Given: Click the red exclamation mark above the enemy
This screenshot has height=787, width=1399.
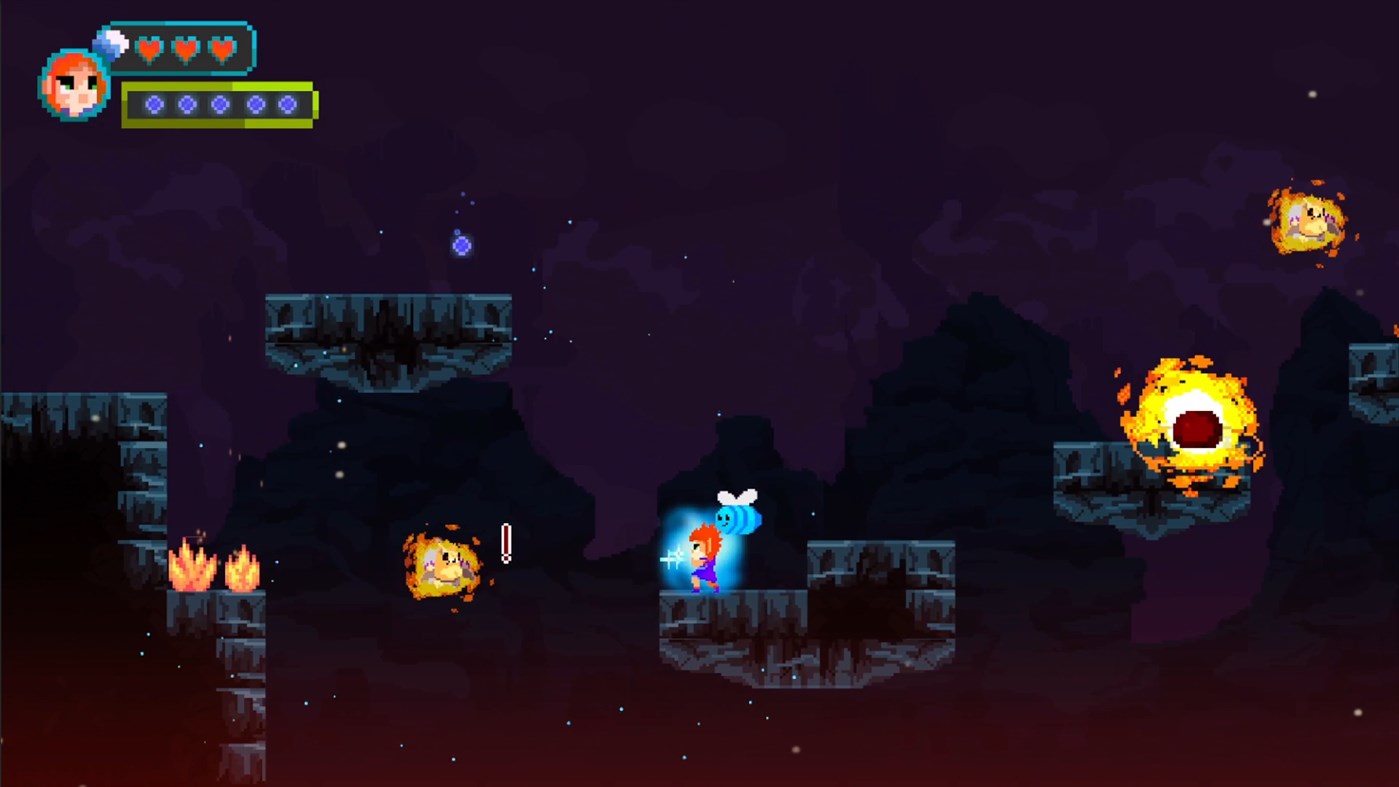Looking at the screenshot, I should tap(505, 542).
